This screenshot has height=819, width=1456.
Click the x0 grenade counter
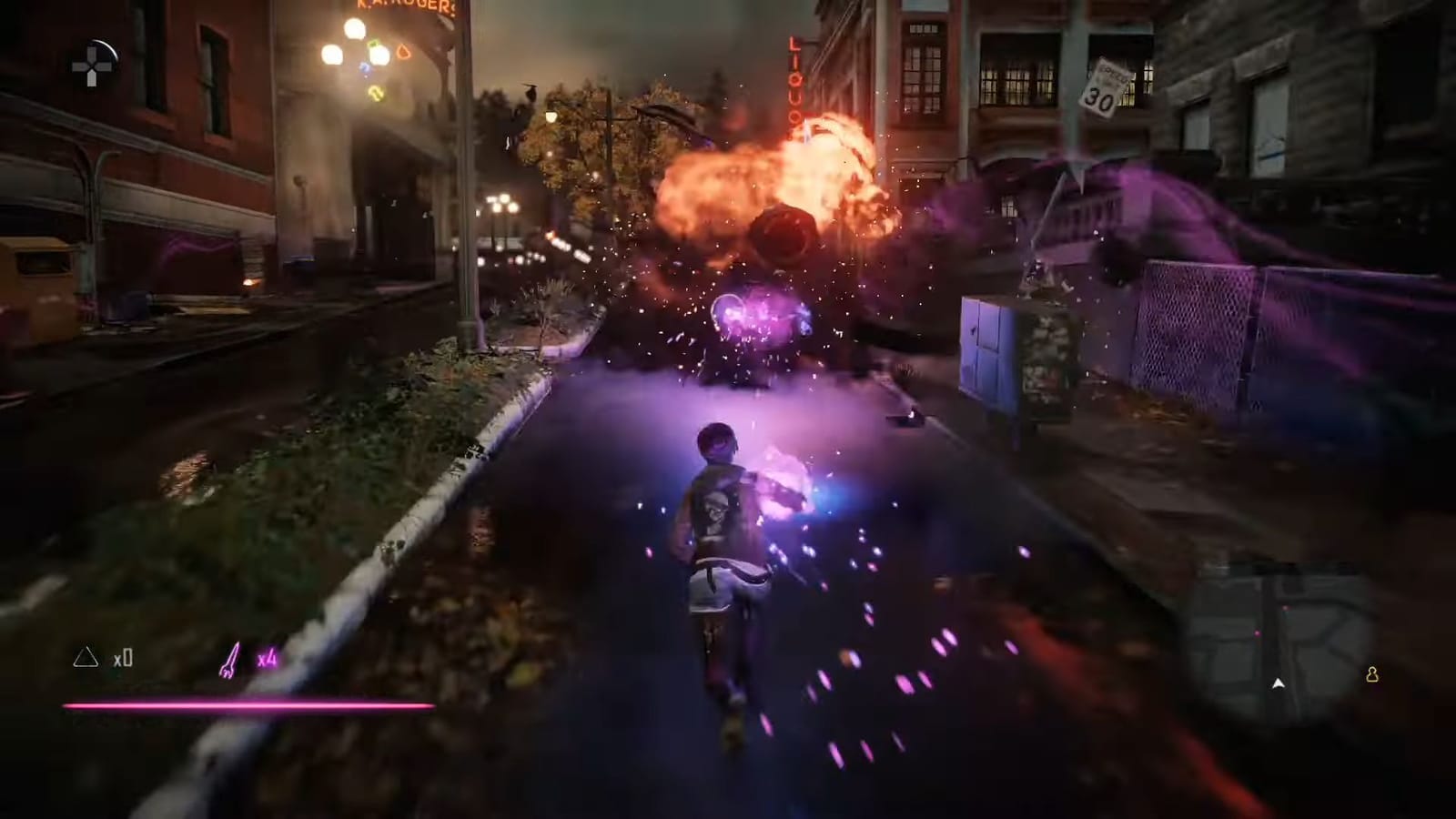pyautogui.click(x=125, y=659)
